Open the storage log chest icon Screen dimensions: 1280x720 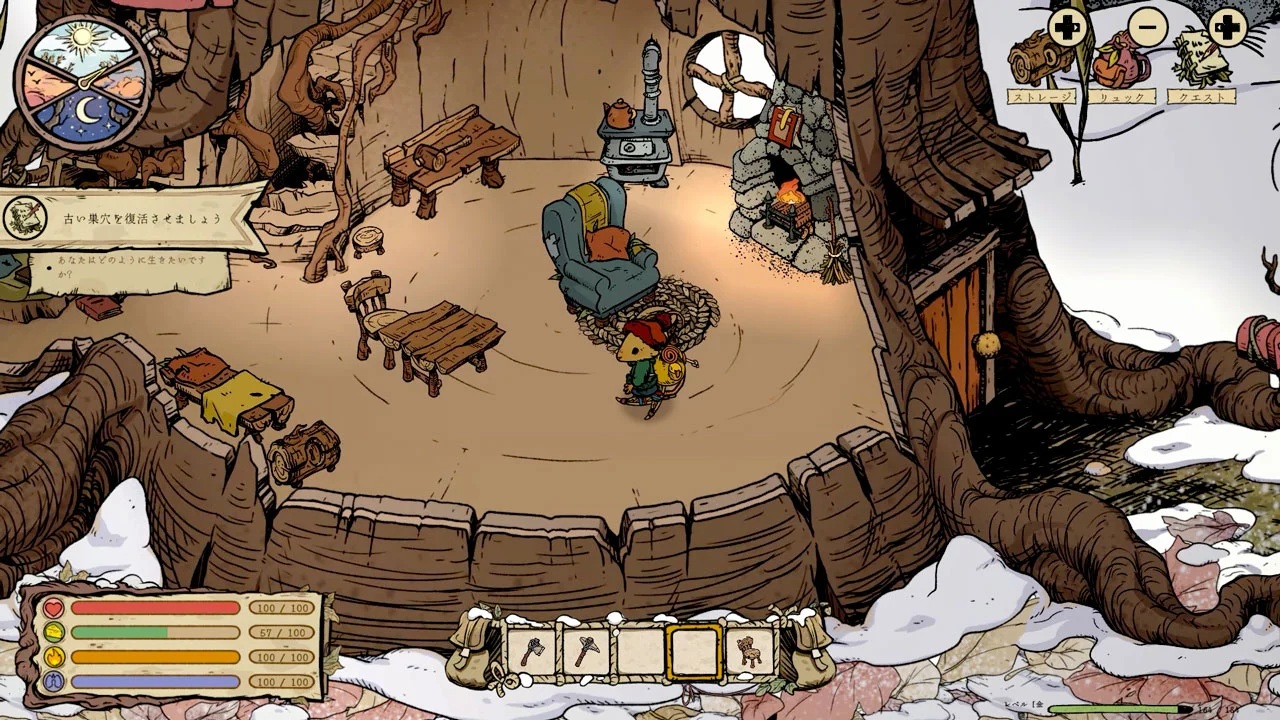[1040, 60]
